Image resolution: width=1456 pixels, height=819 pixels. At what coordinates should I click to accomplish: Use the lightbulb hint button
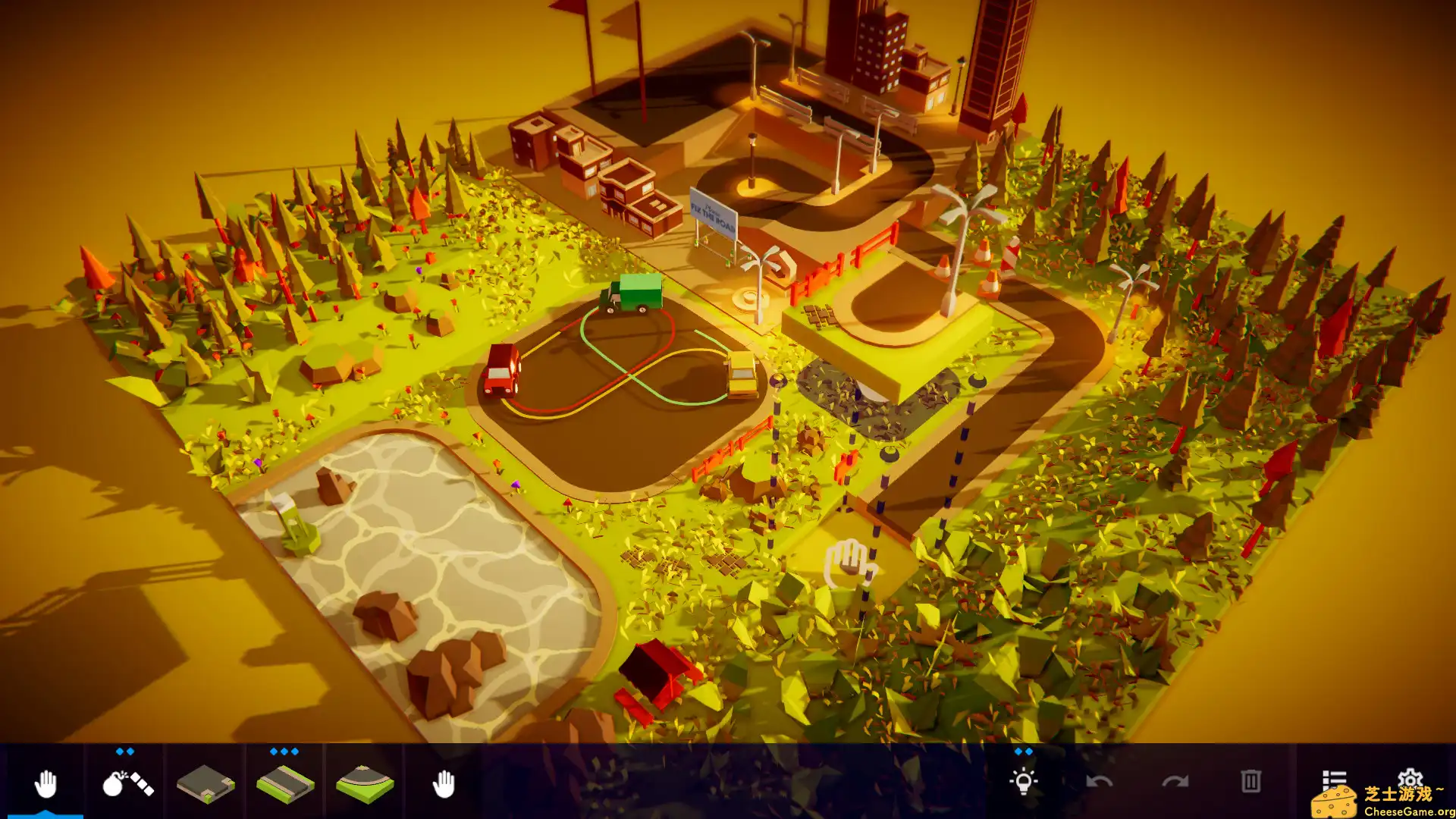pos(1023,782)
